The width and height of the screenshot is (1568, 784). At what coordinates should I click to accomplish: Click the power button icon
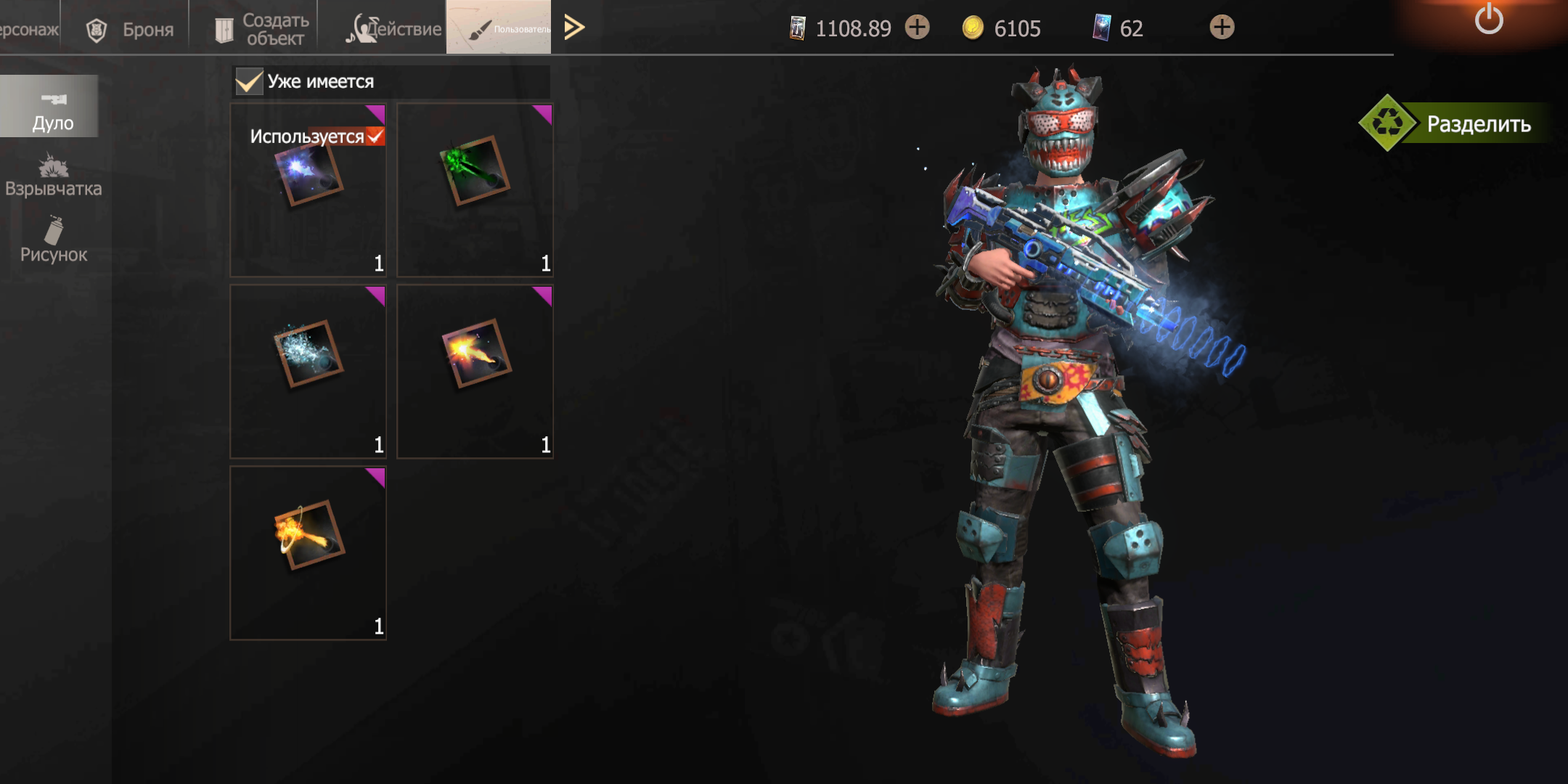pyautogui.click(x=1489, y=19)
